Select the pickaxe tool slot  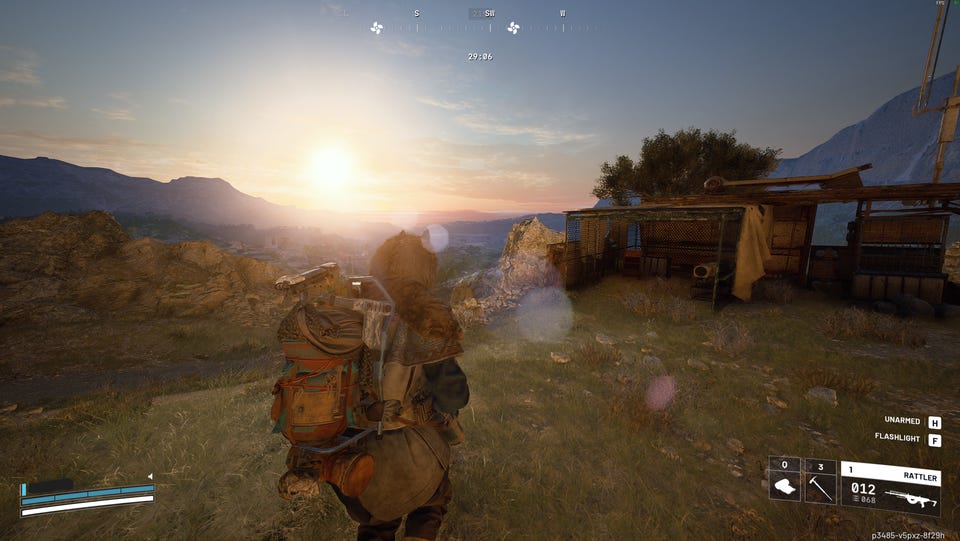click(x=820, y=487)
